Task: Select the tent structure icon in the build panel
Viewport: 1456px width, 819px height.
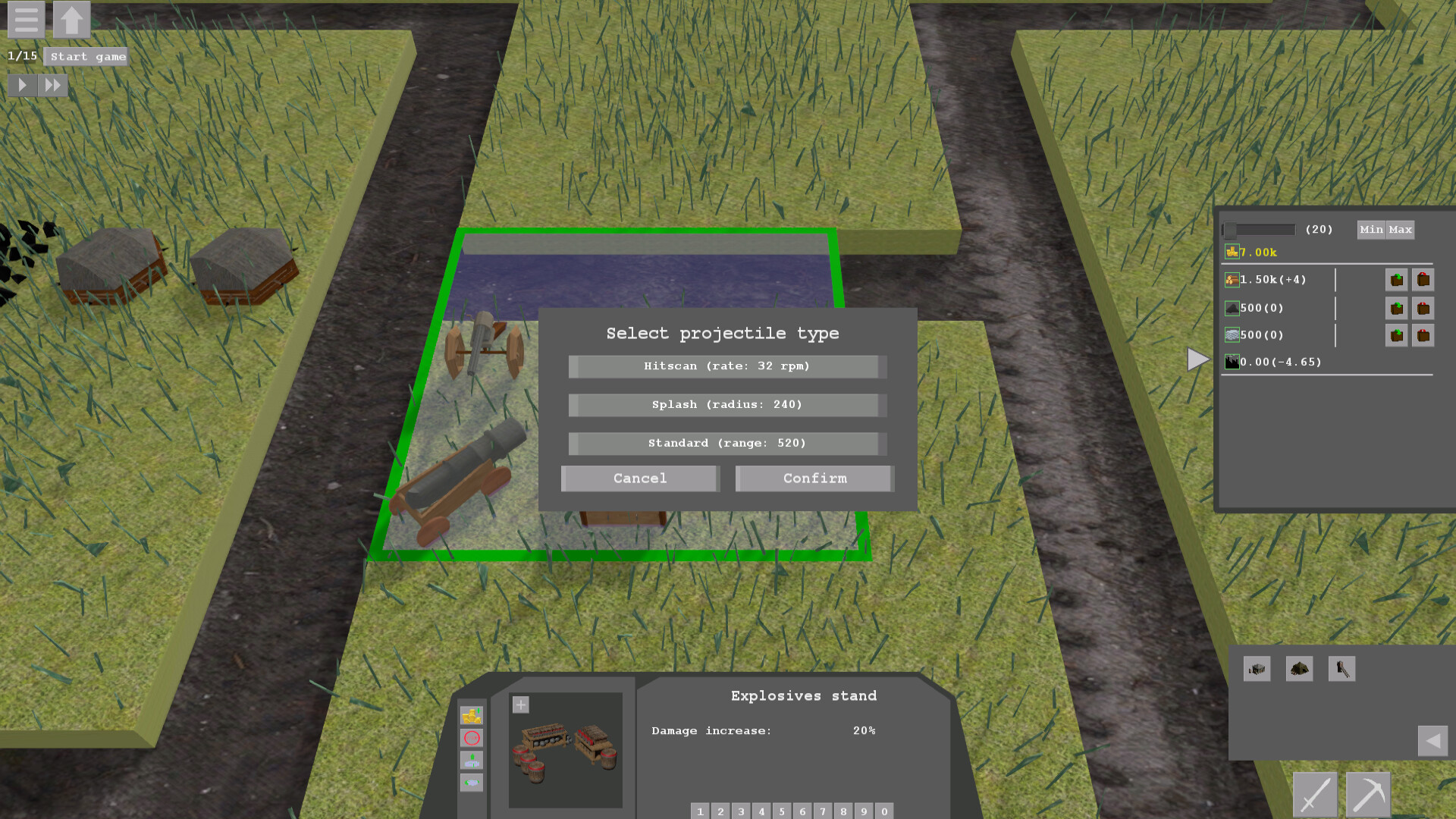Action: (1300, 668)
